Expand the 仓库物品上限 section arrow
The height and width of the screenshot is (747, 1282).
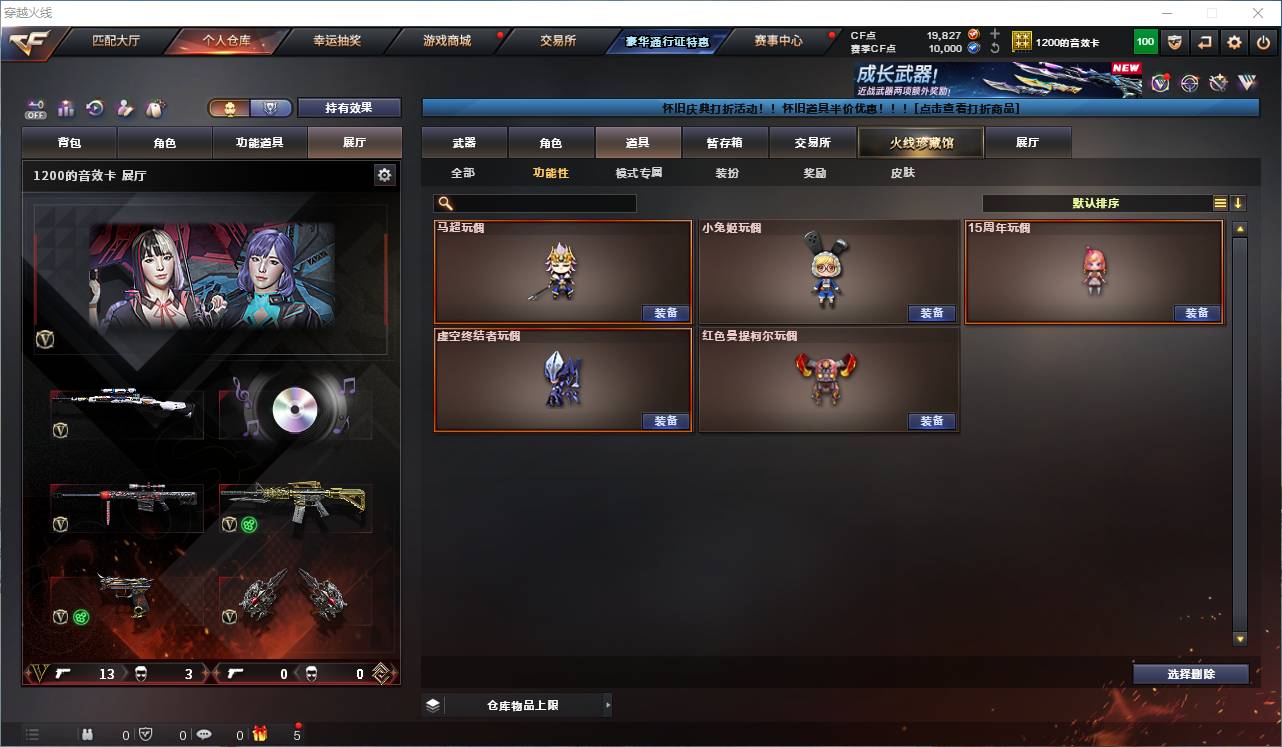pos(608,705)
